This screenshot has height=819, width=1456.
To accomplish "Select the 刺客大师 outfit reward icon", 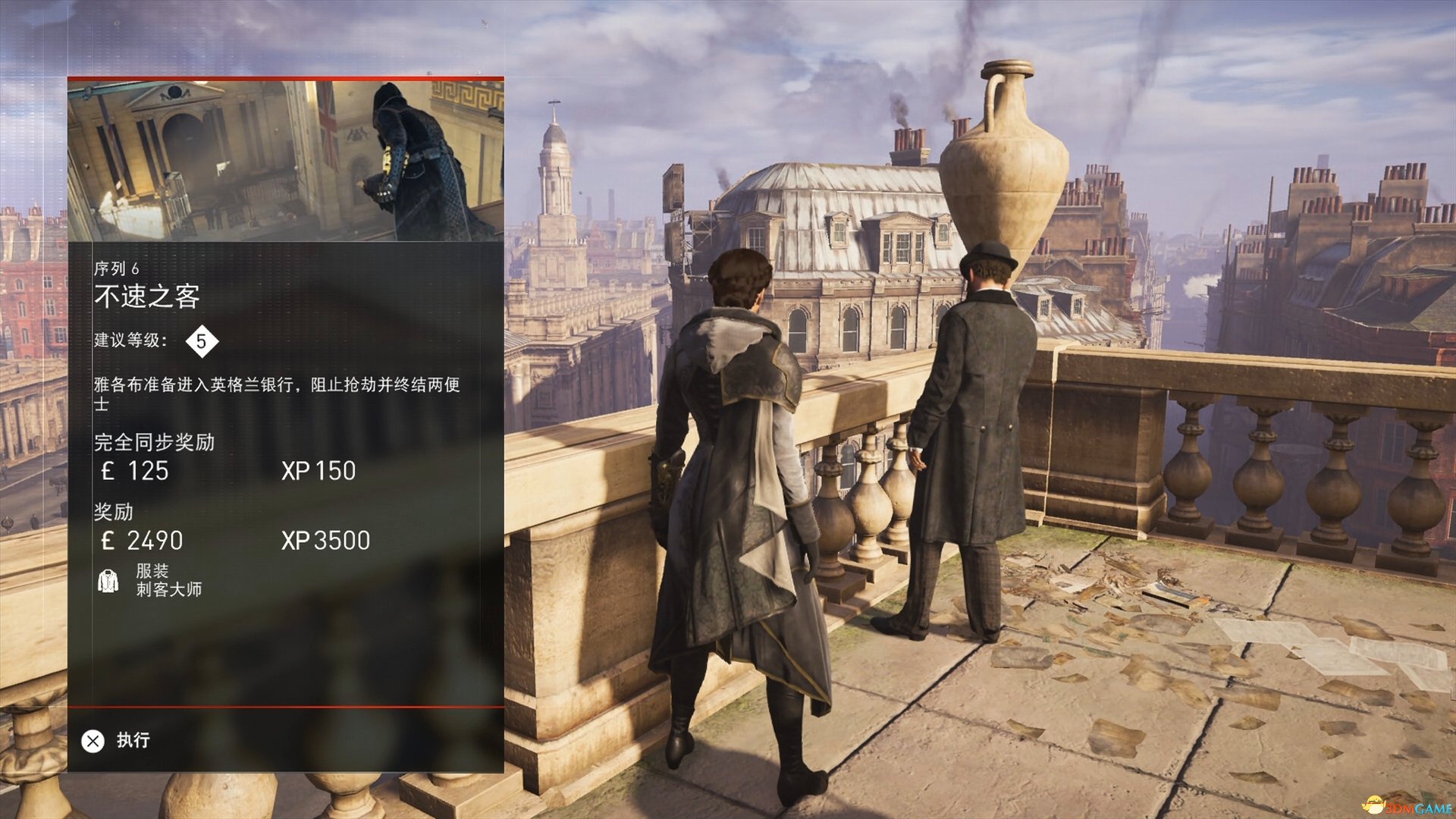I will click(108, 581).
